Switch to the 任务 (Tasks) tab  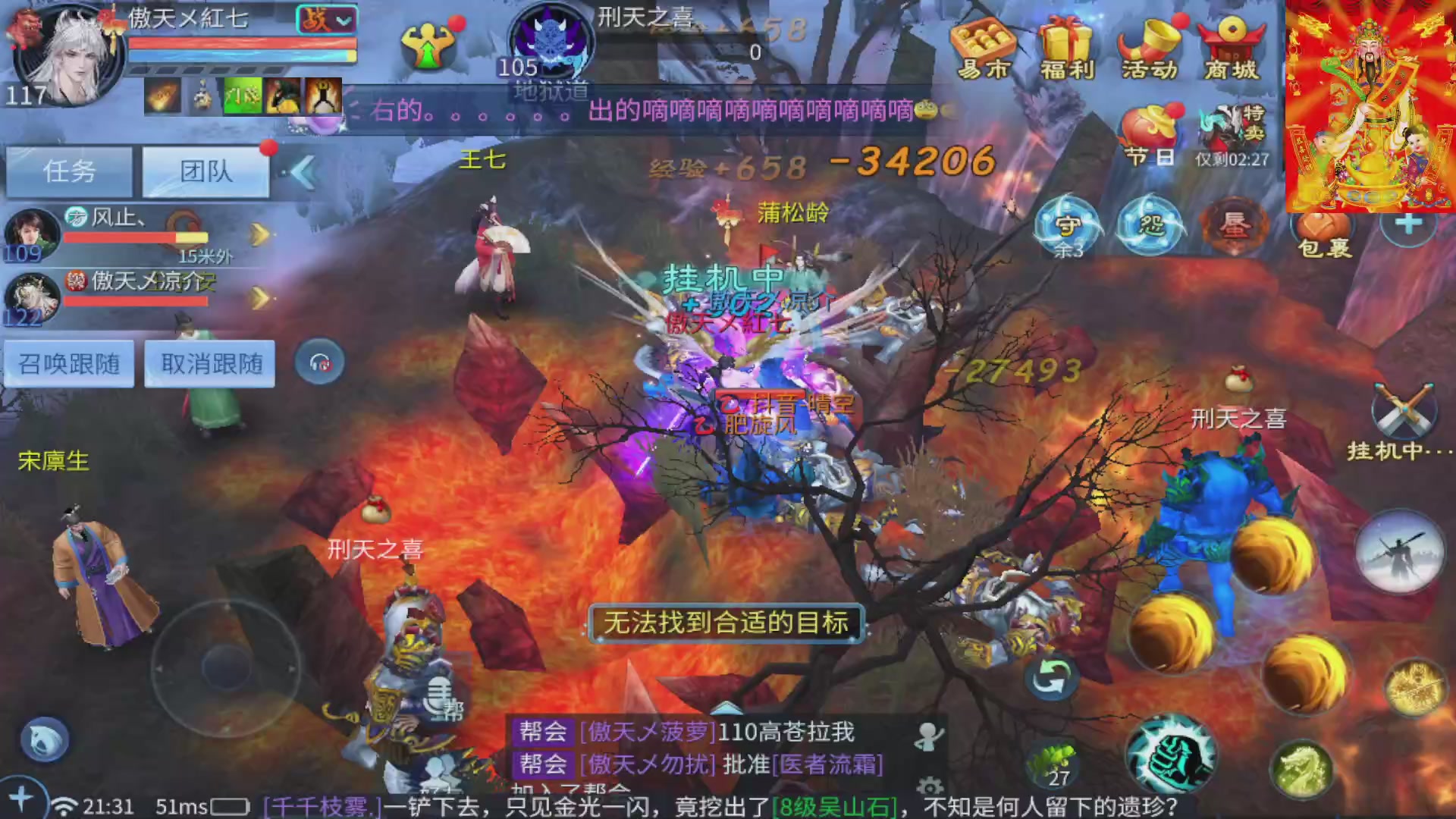pos(68,171)
